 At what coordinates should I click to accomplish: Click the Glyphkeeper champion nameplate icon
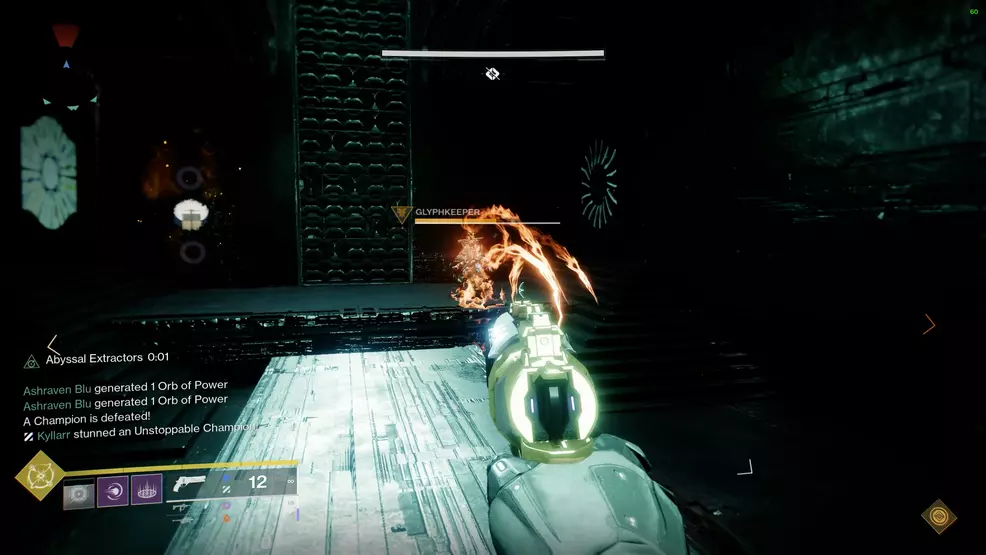pos(403,213)
